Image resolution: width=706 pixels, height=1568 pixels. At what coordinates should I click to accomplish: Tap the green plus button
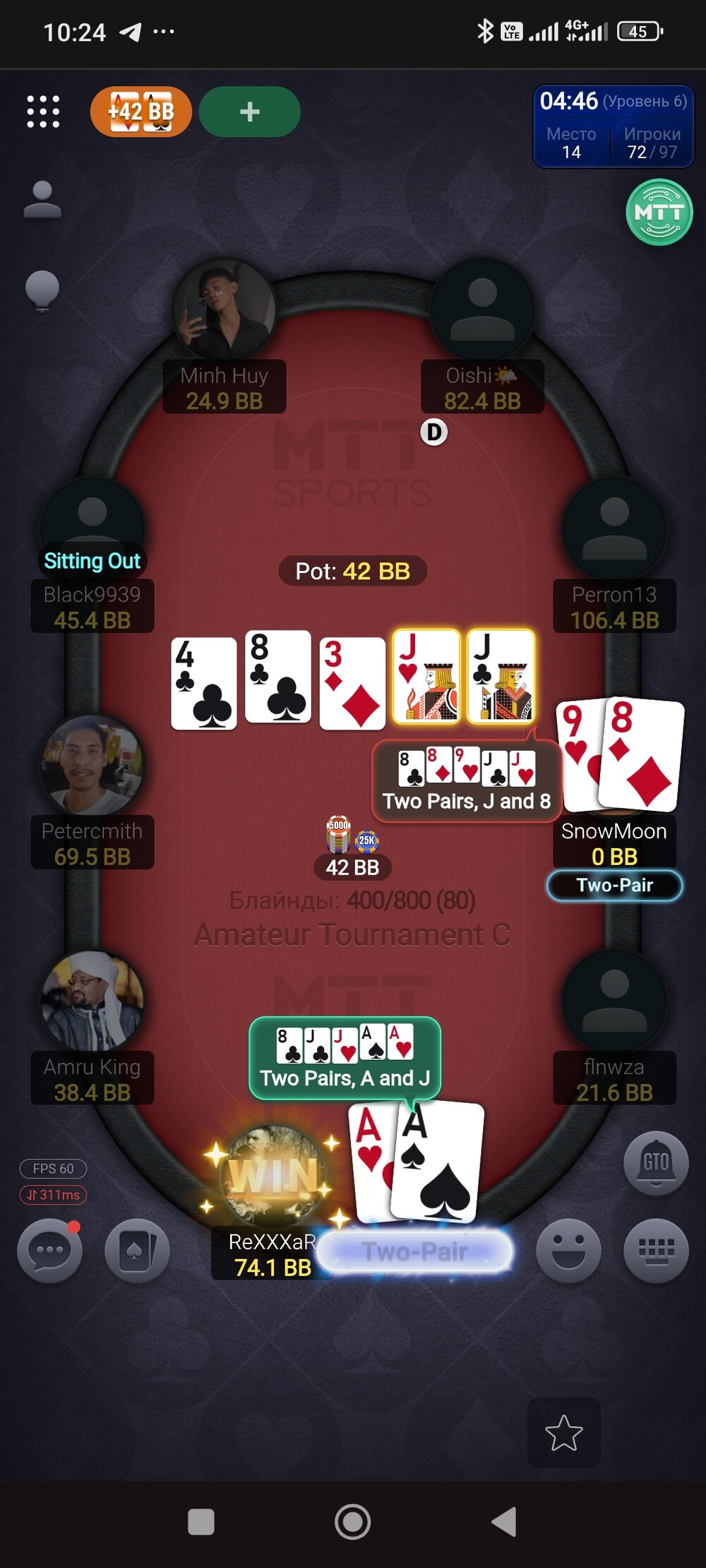(249, 111)
